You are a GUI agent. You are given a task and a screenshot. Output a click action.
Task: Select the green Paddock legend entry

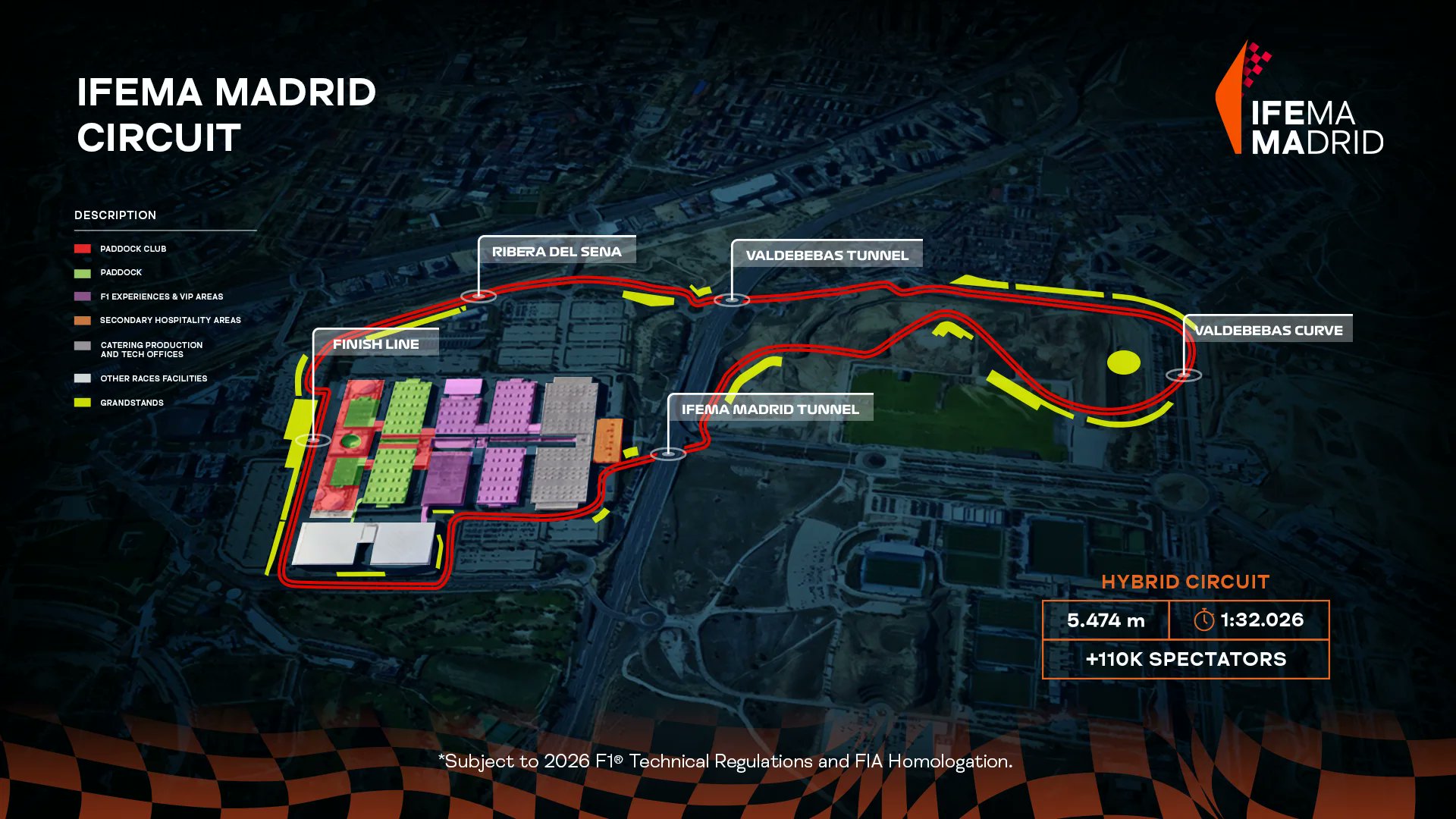(121, 272)
